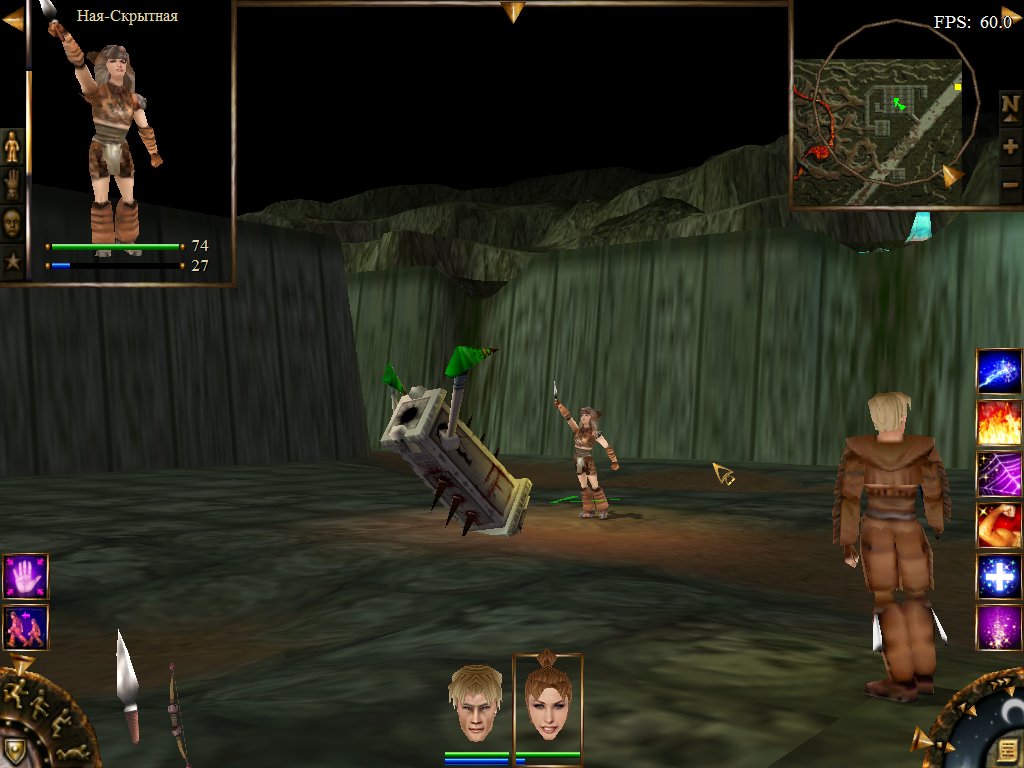Screen dimensions: 1024x768
Task: Open the star tab on character panel
Action: point(12,262)
